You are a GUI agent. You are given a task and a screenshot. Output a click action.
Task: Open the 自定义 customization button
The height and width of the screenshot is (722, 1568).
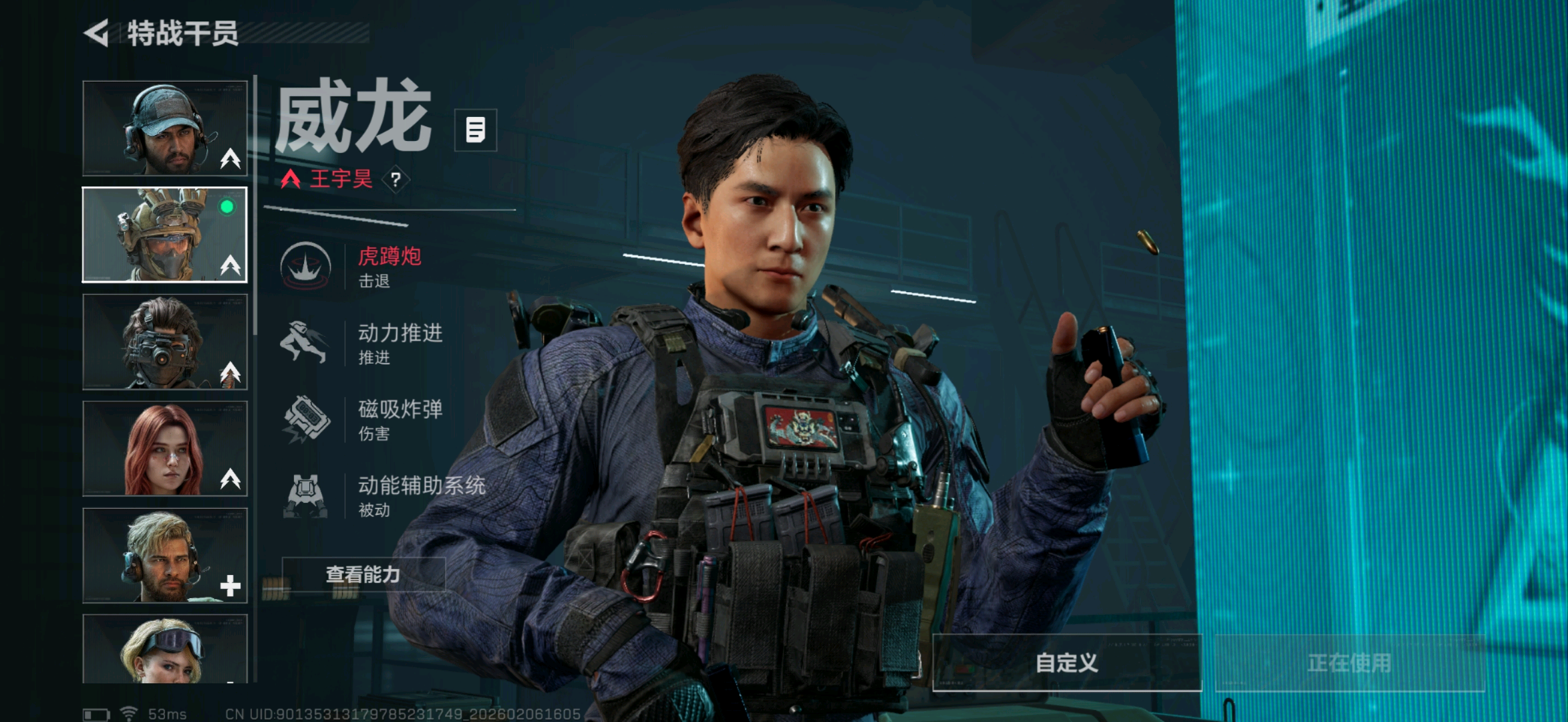1066,663
